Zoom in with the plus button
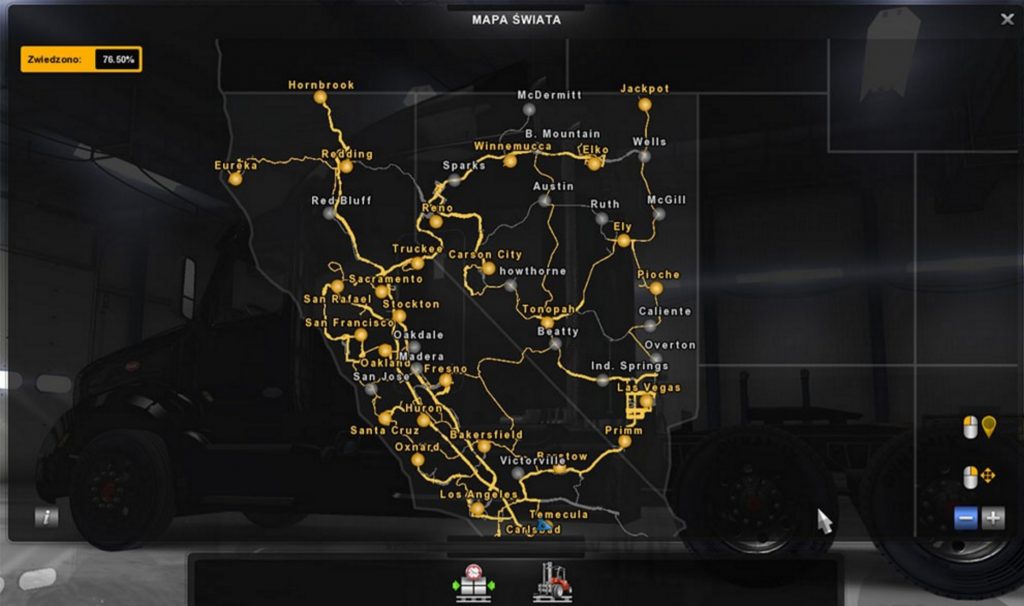Image resolution: width=1024 pixels, height=606 pixels. pyautogui.click(x=993, y=518)
